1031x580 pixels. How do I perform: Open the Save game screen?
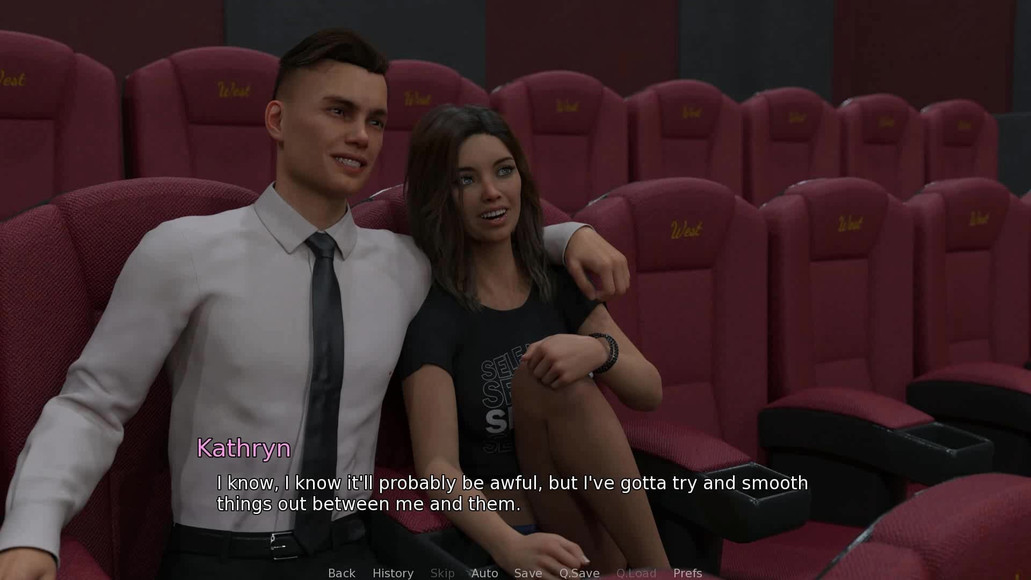click(528, 573)
